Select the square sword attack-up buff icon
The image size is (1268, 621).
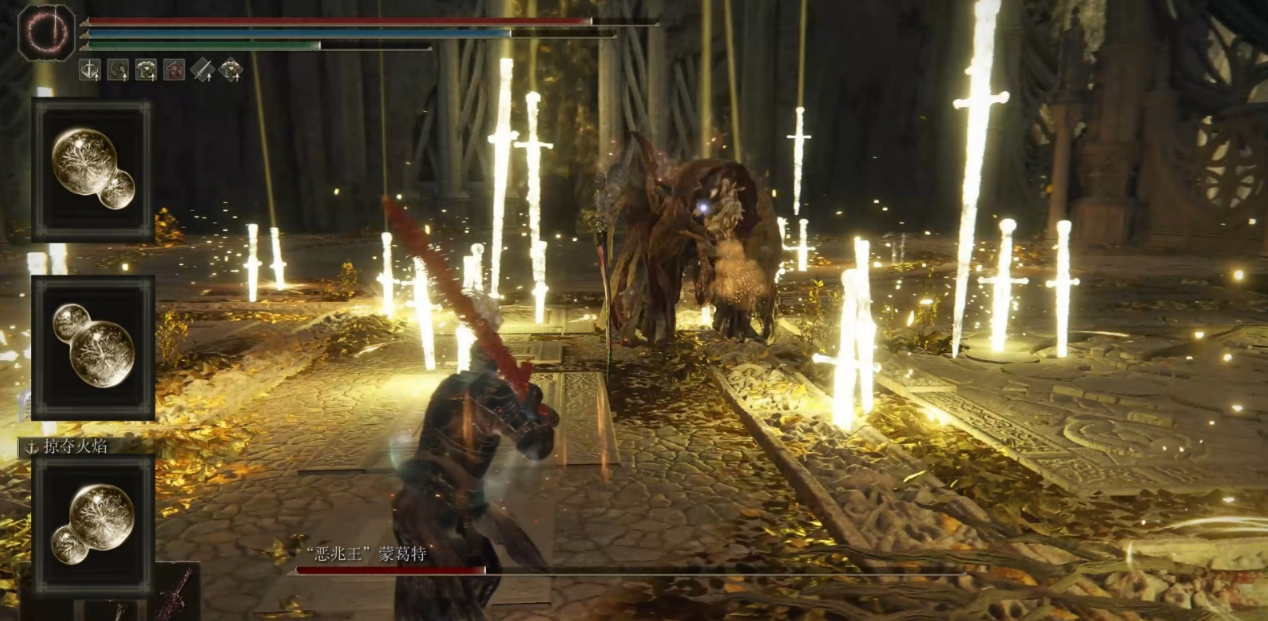click(x=90, y=70)
